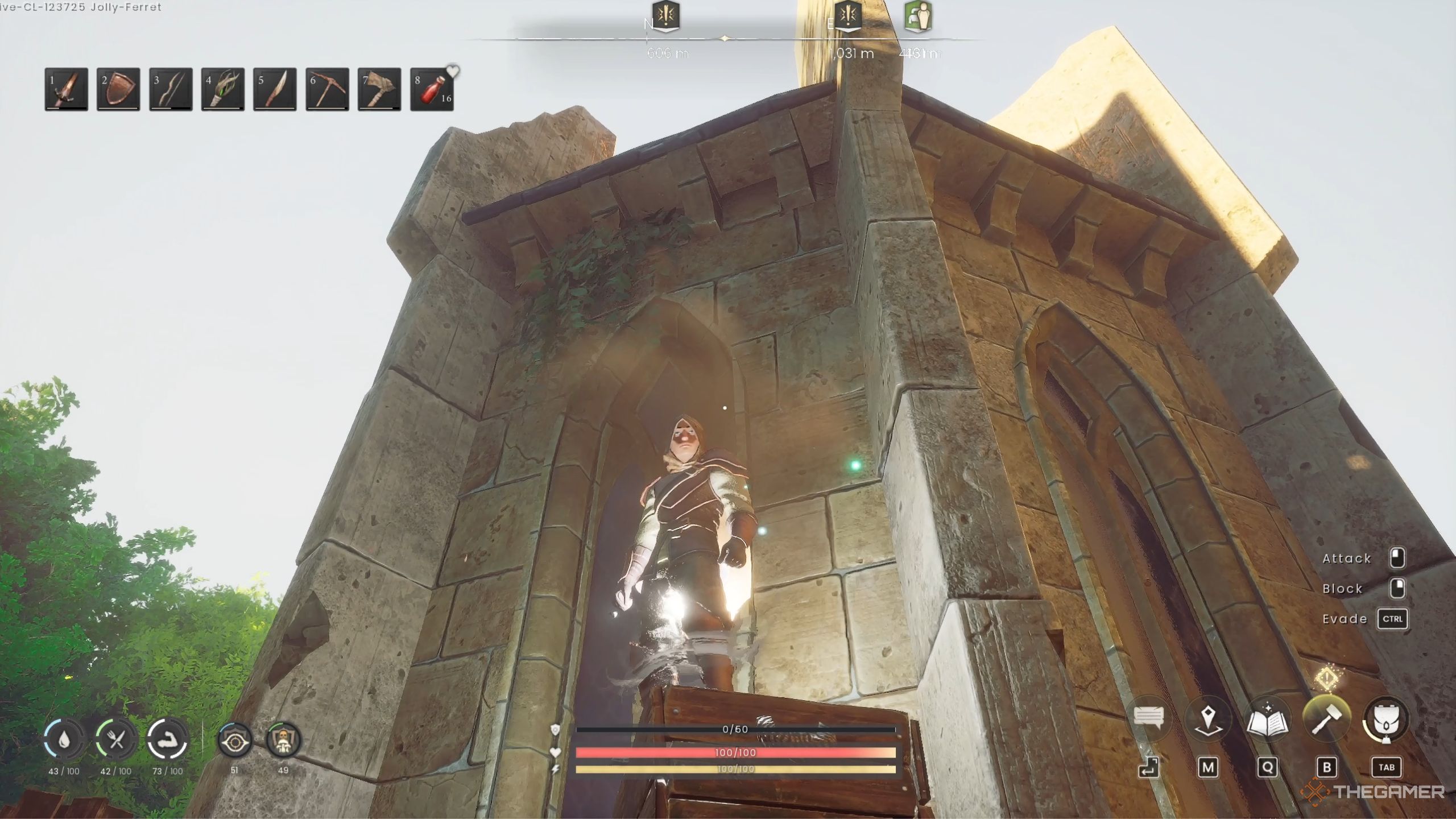Choose the bow in hotbar slot 3
The image size is (1456, 819).
click(x=171, y=89)
